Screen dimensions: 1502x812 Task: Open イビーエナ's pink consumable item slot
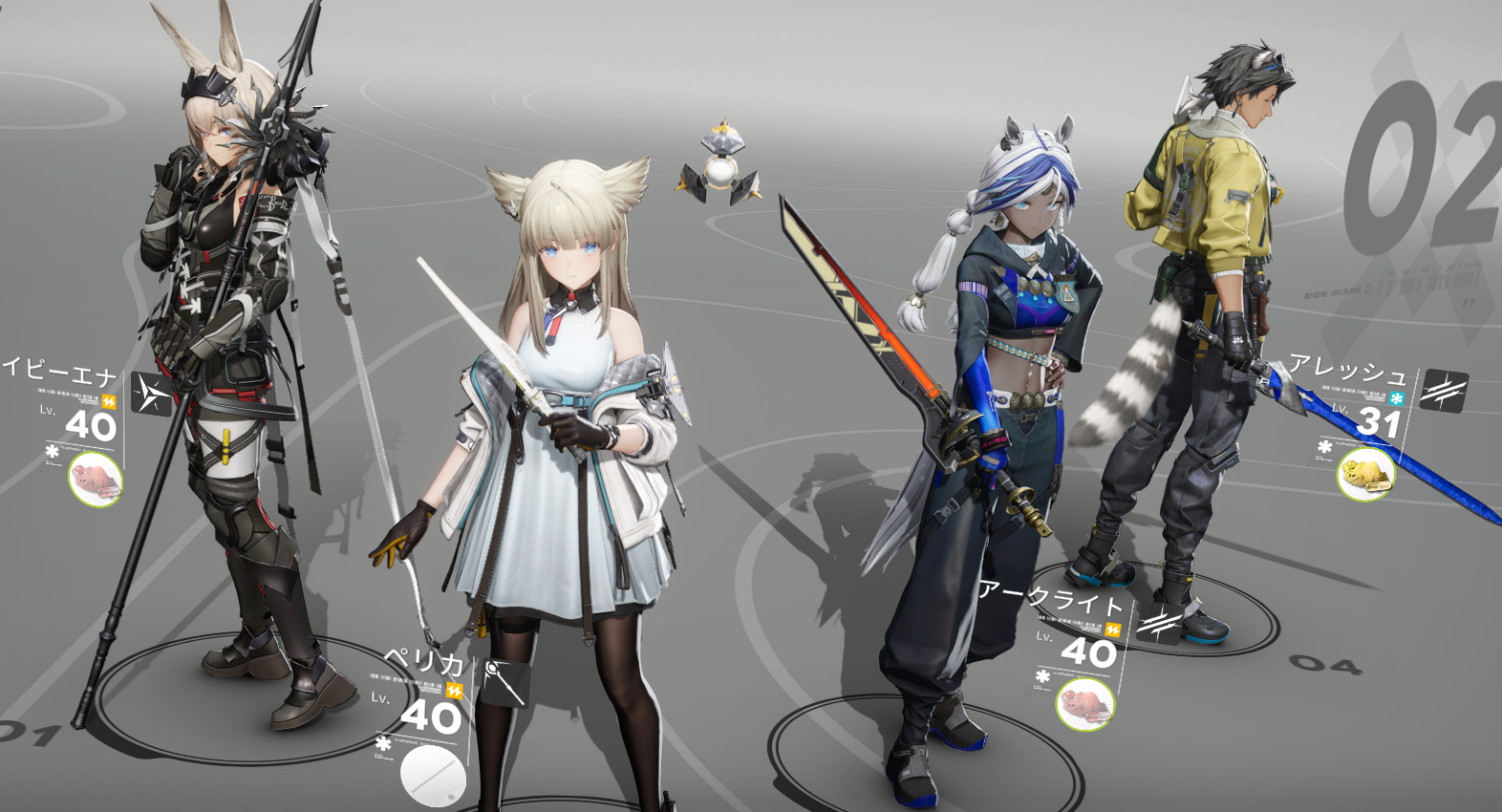pos(96,478)
